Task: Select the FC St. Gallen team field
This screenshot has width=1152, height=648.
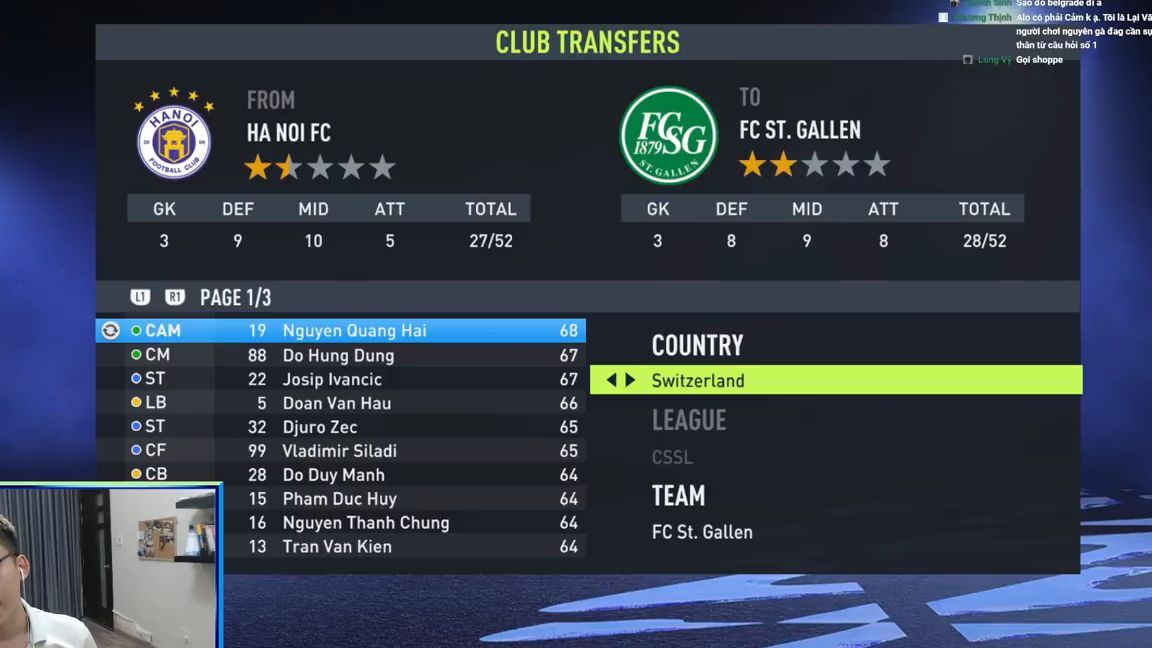Action: (702, 532)
